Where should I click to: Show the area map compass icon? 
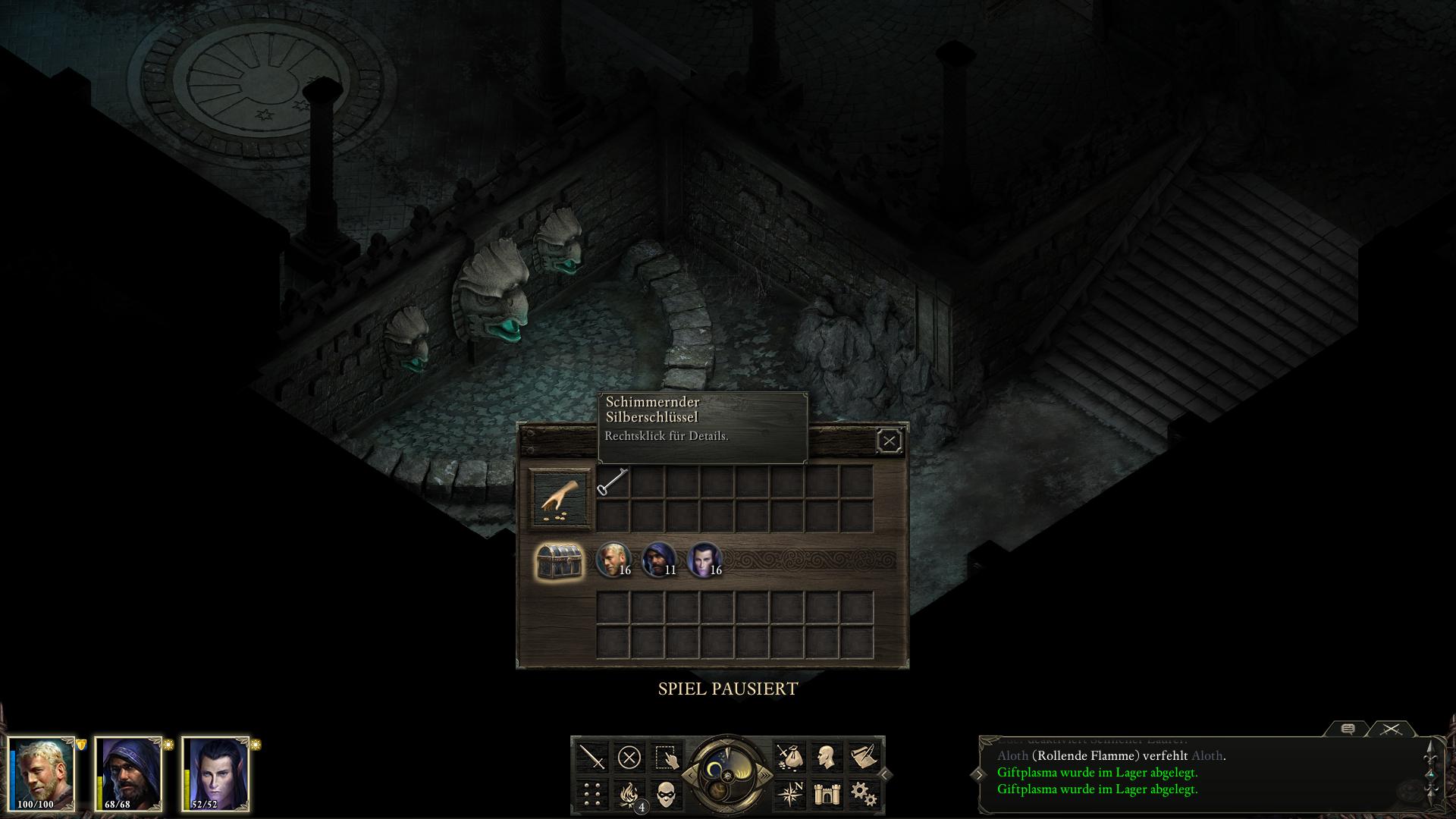coord(789,794)
